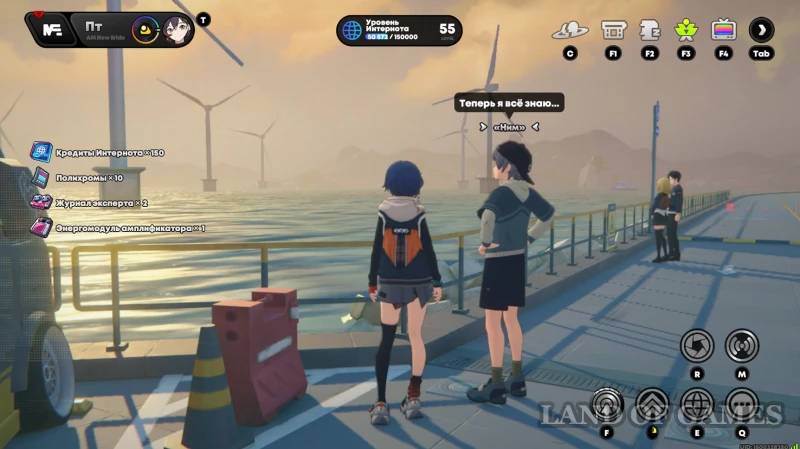Open the Inter-Knot level panel
The width and height of the screenshot is (800, 449).
[x=399, y=30]
